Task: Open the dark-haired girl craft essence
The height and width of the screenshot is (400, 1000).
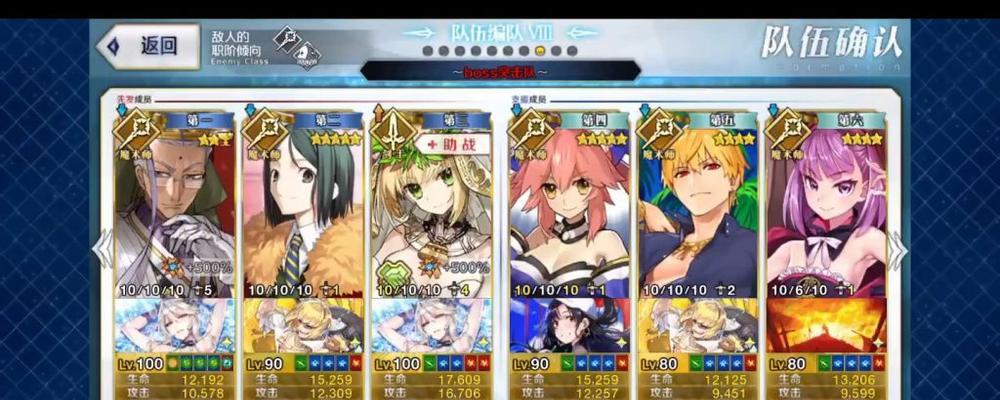Action: (569, 326)
